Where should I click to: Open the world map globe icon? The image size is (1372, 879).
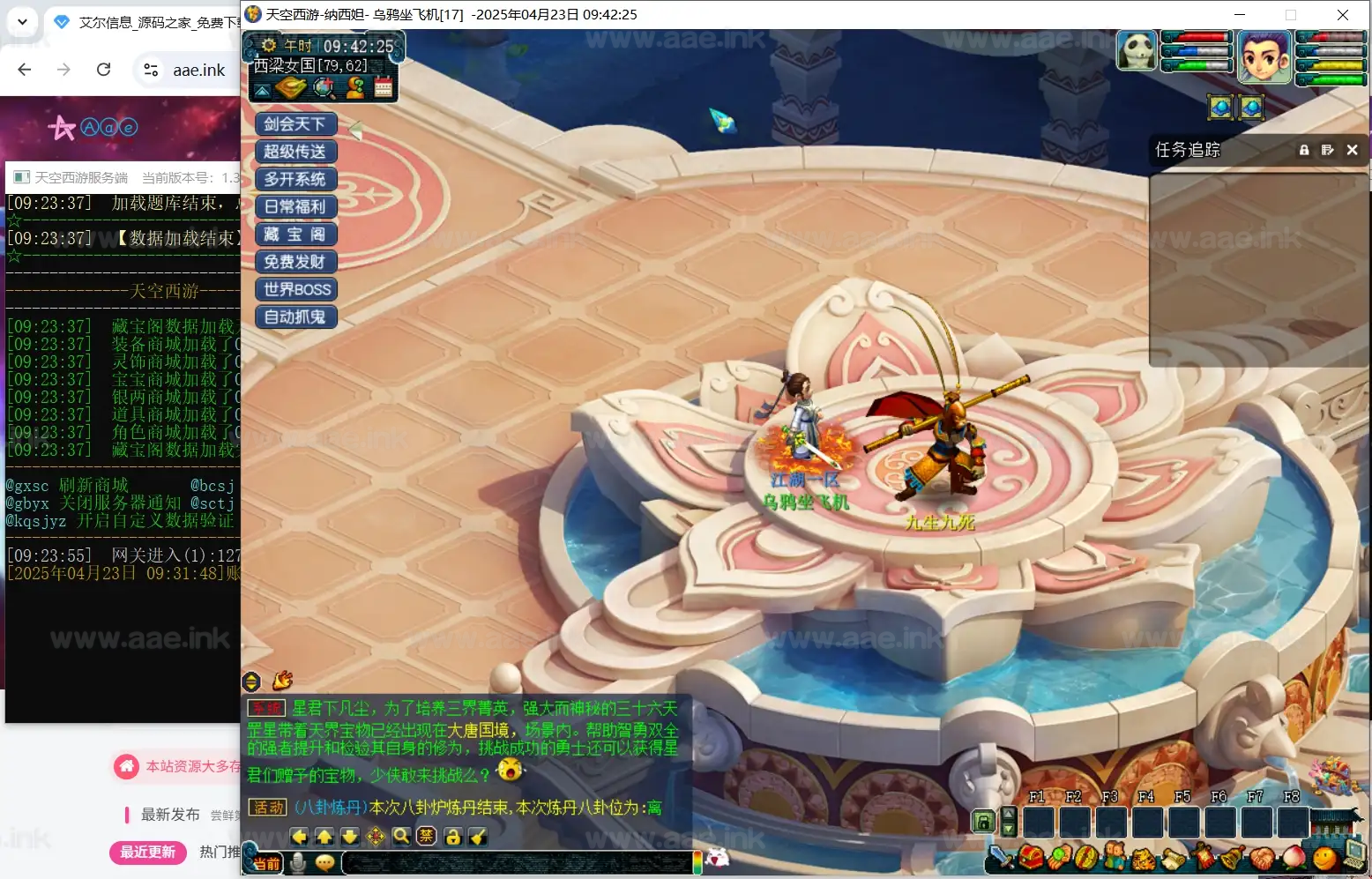point(324,86)
